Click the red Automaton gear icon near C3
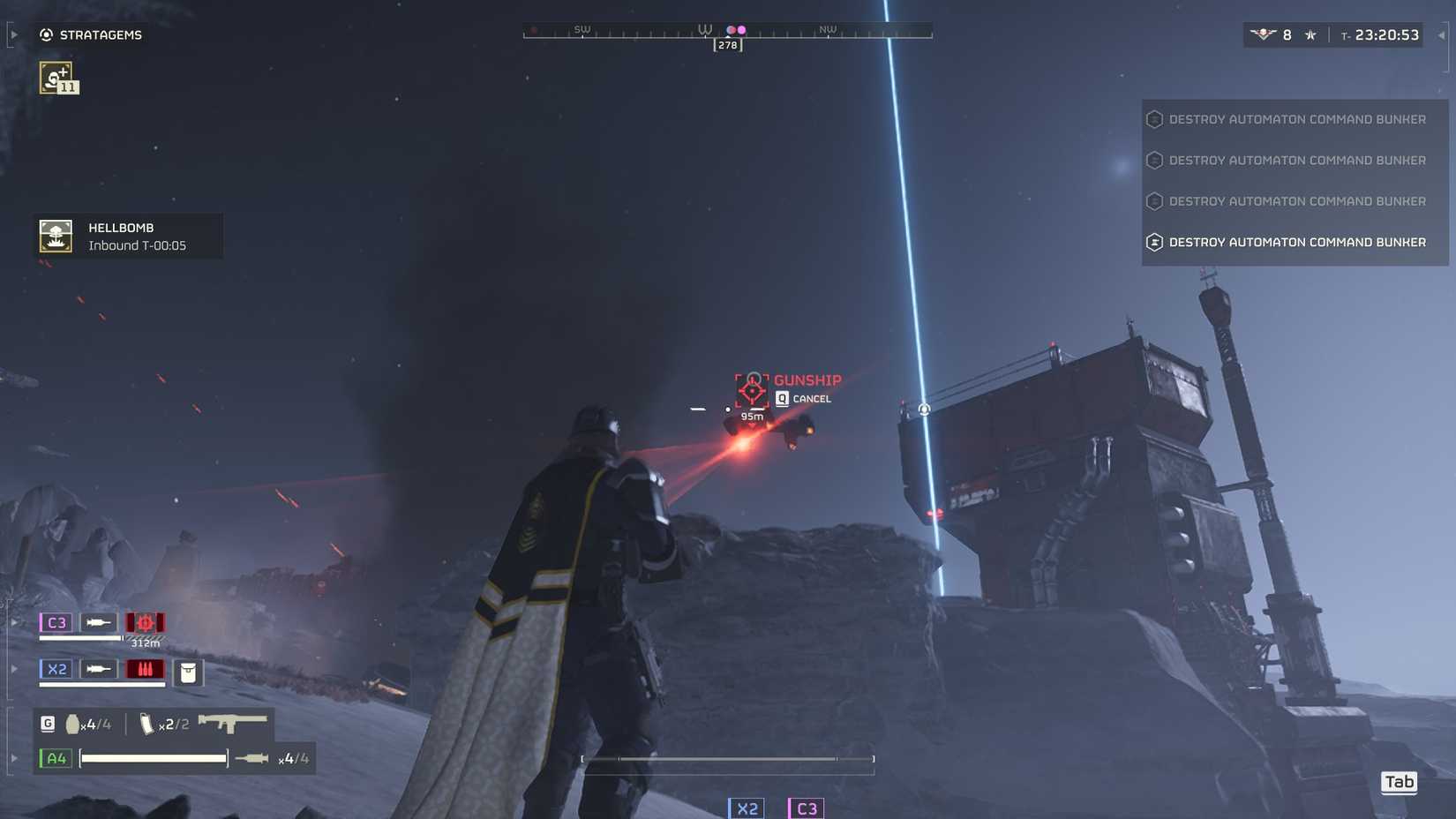Image resolution: width=1456 pixels, height=819 pixels. click(145, 622)
